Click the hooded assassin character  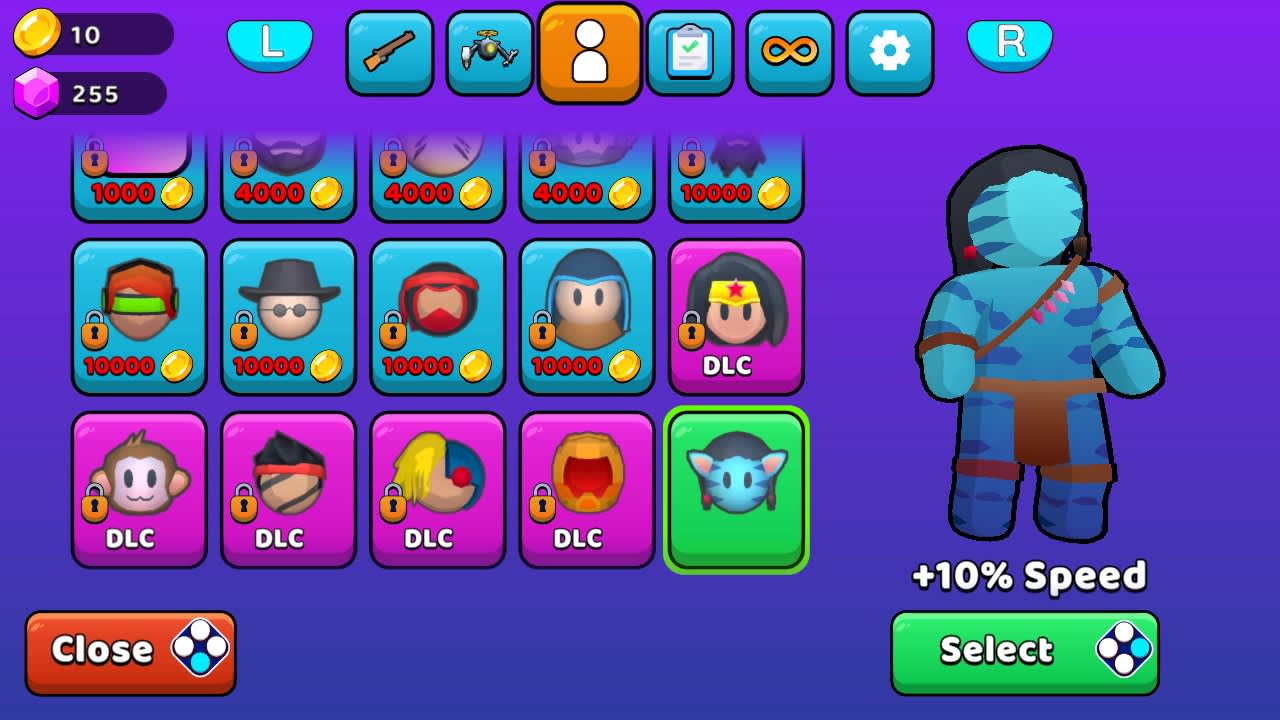[587, 315]
